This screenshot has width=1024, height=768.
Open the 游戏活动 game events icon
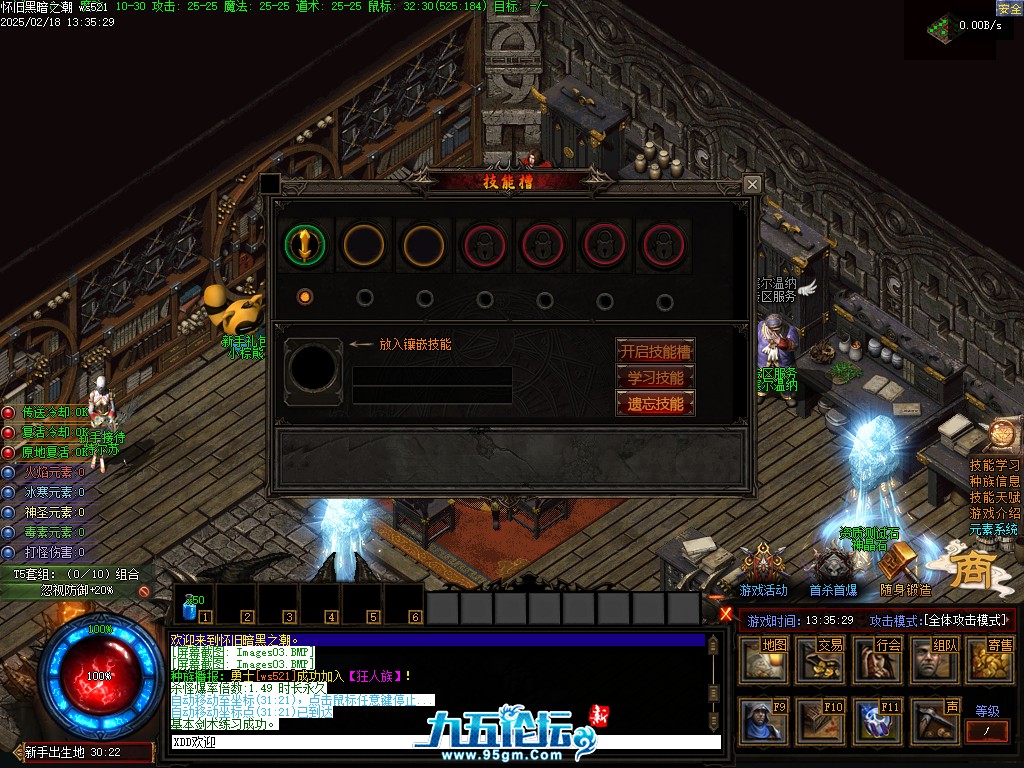coord(763,568)
